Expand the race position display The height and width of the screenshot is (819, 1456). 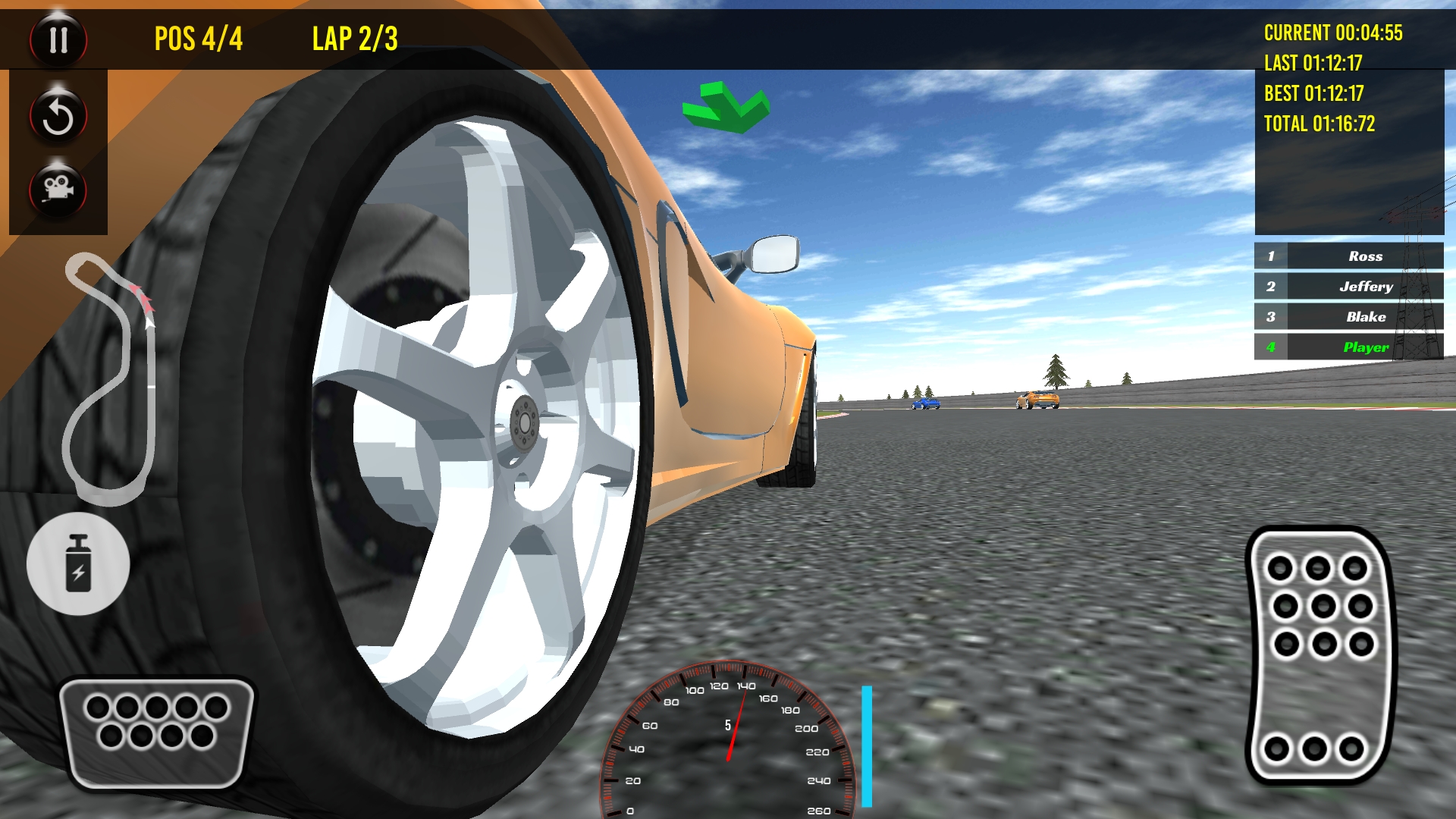(x=200, y=36)
